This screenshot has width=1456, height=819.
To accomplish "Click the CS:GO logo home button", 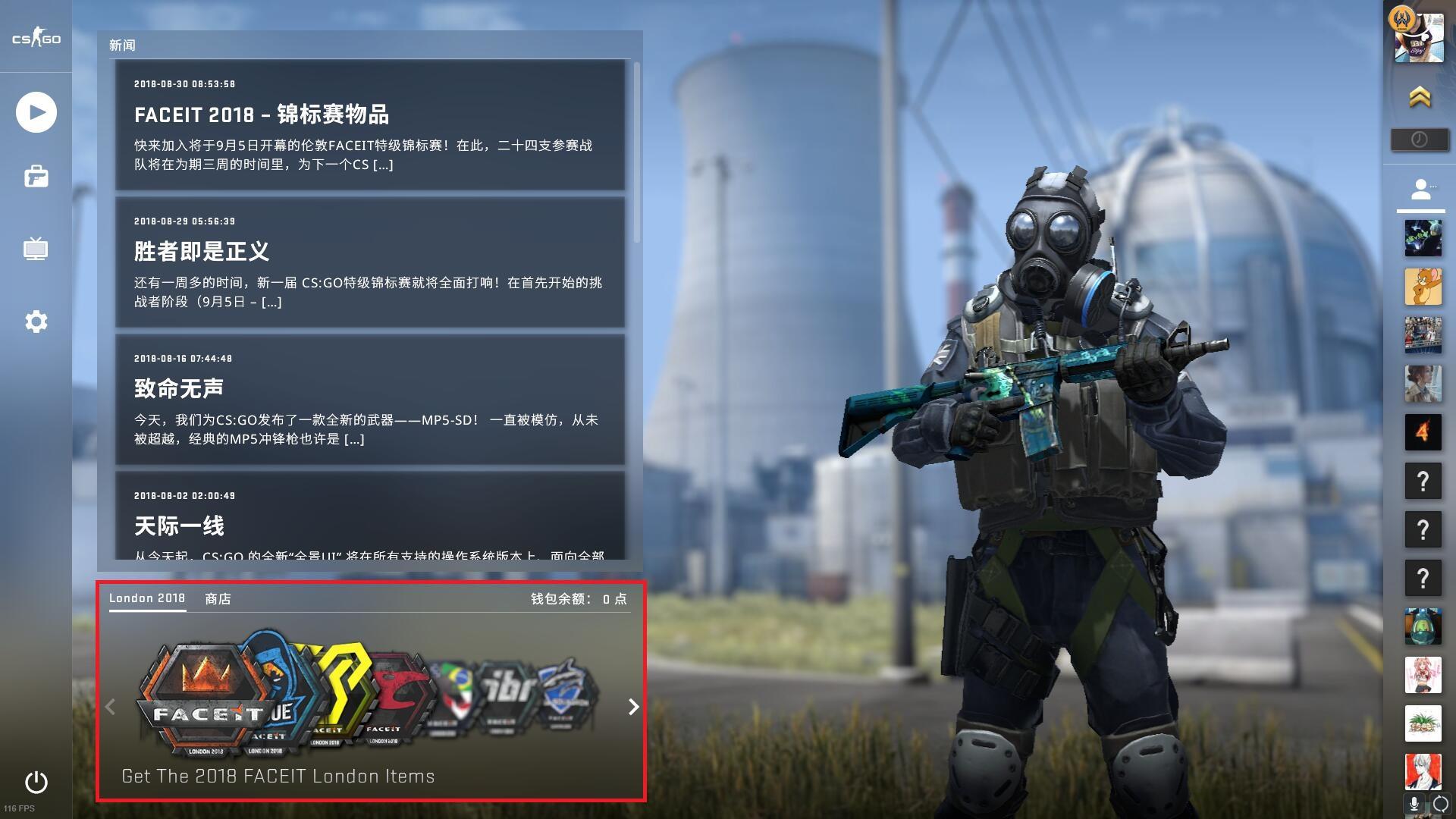I will pos(36,39).
